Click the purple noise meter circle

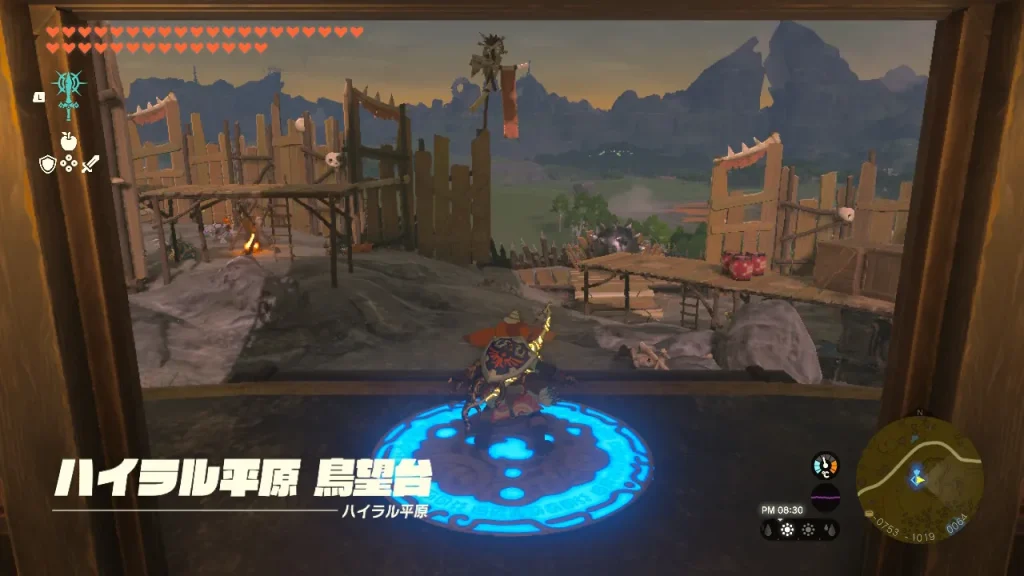pyautogui.click(x=825, y=497)
